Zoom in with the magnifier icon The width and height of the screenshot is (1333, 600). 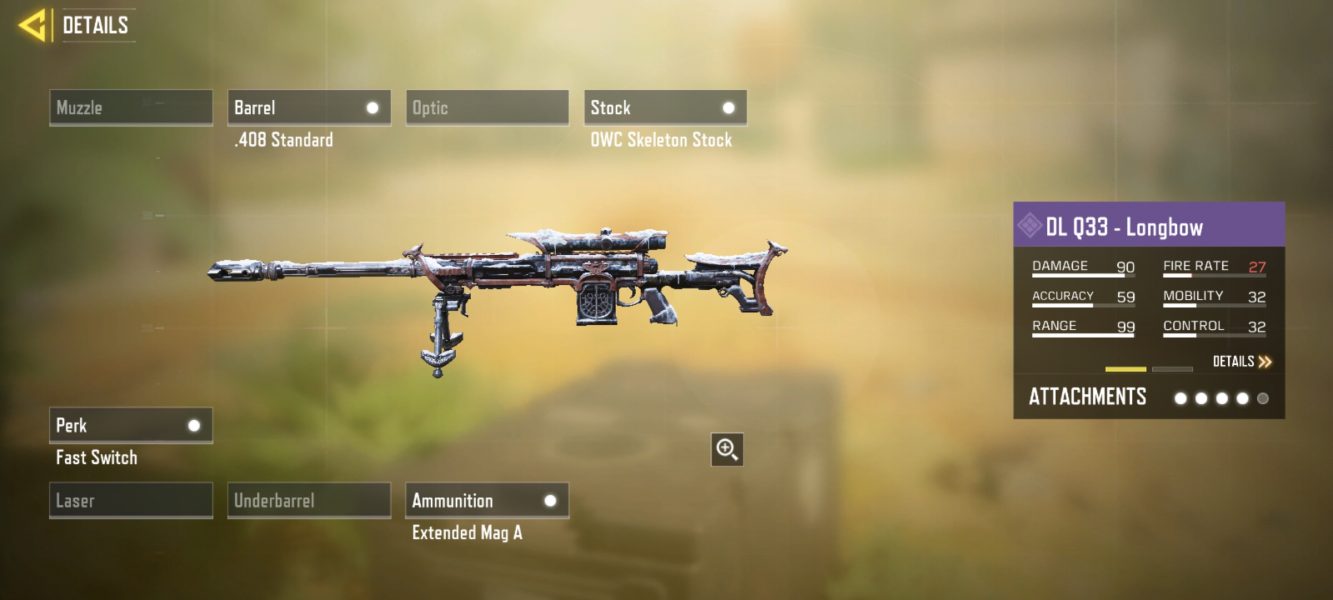727,450
